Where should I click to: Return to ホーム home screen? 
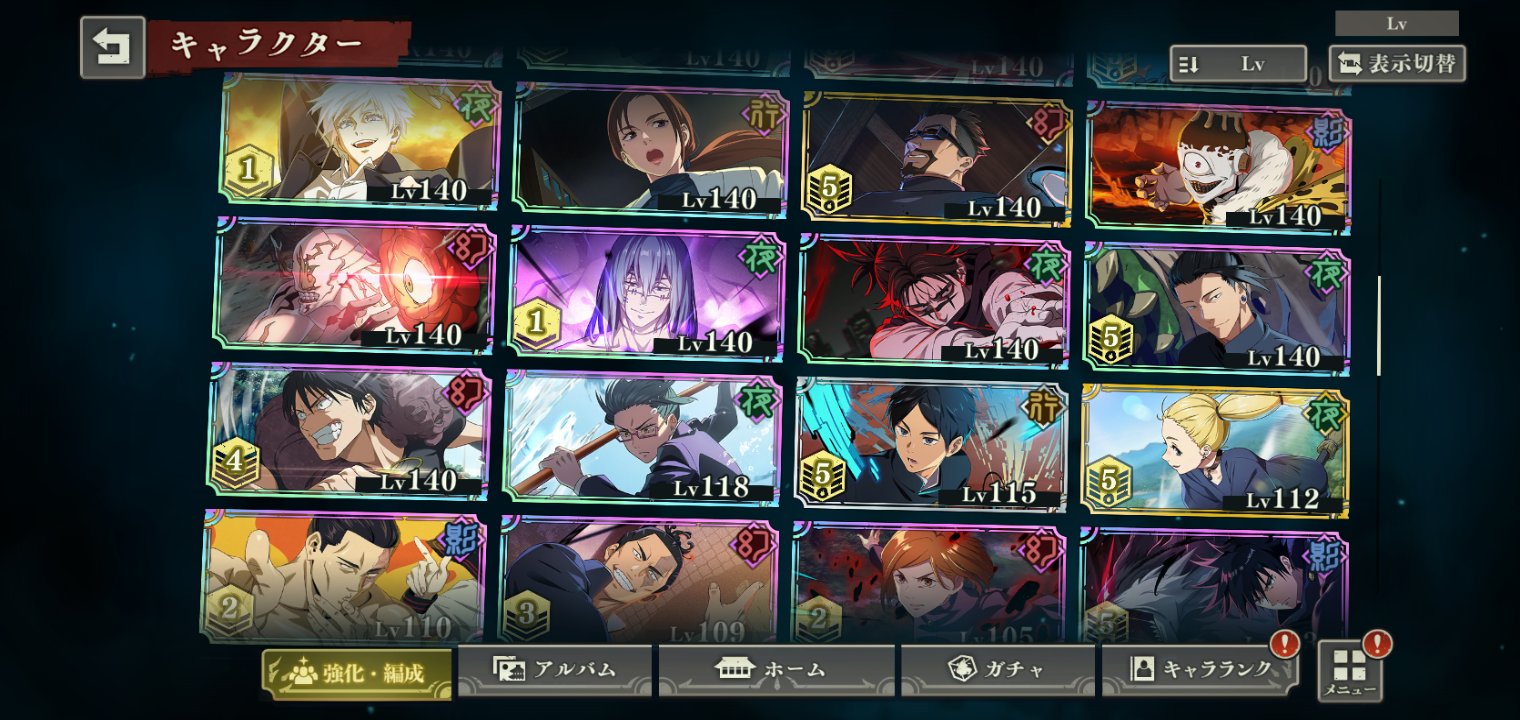tap(776, 670)
